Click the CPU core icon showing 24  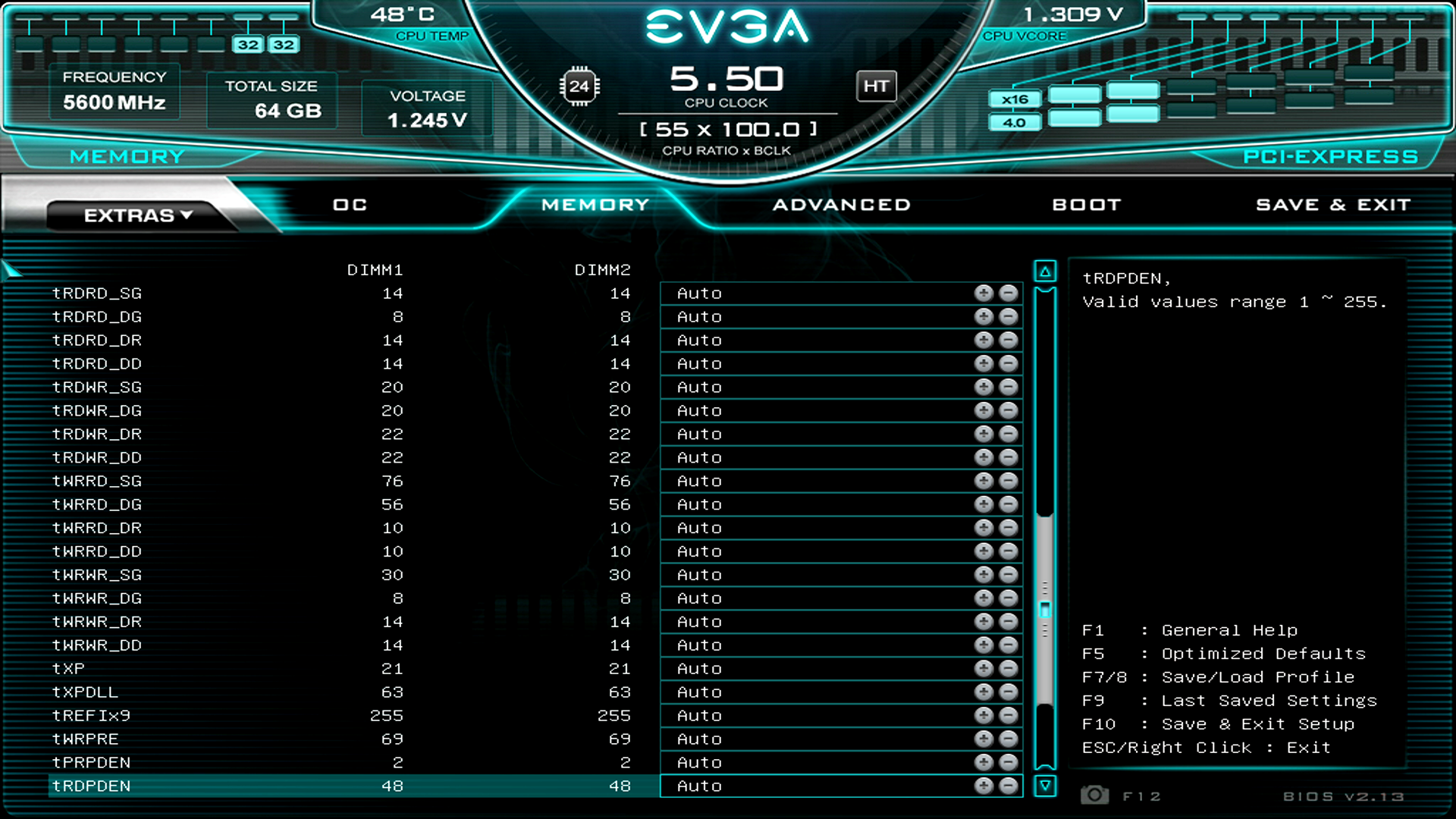point(580,86)
